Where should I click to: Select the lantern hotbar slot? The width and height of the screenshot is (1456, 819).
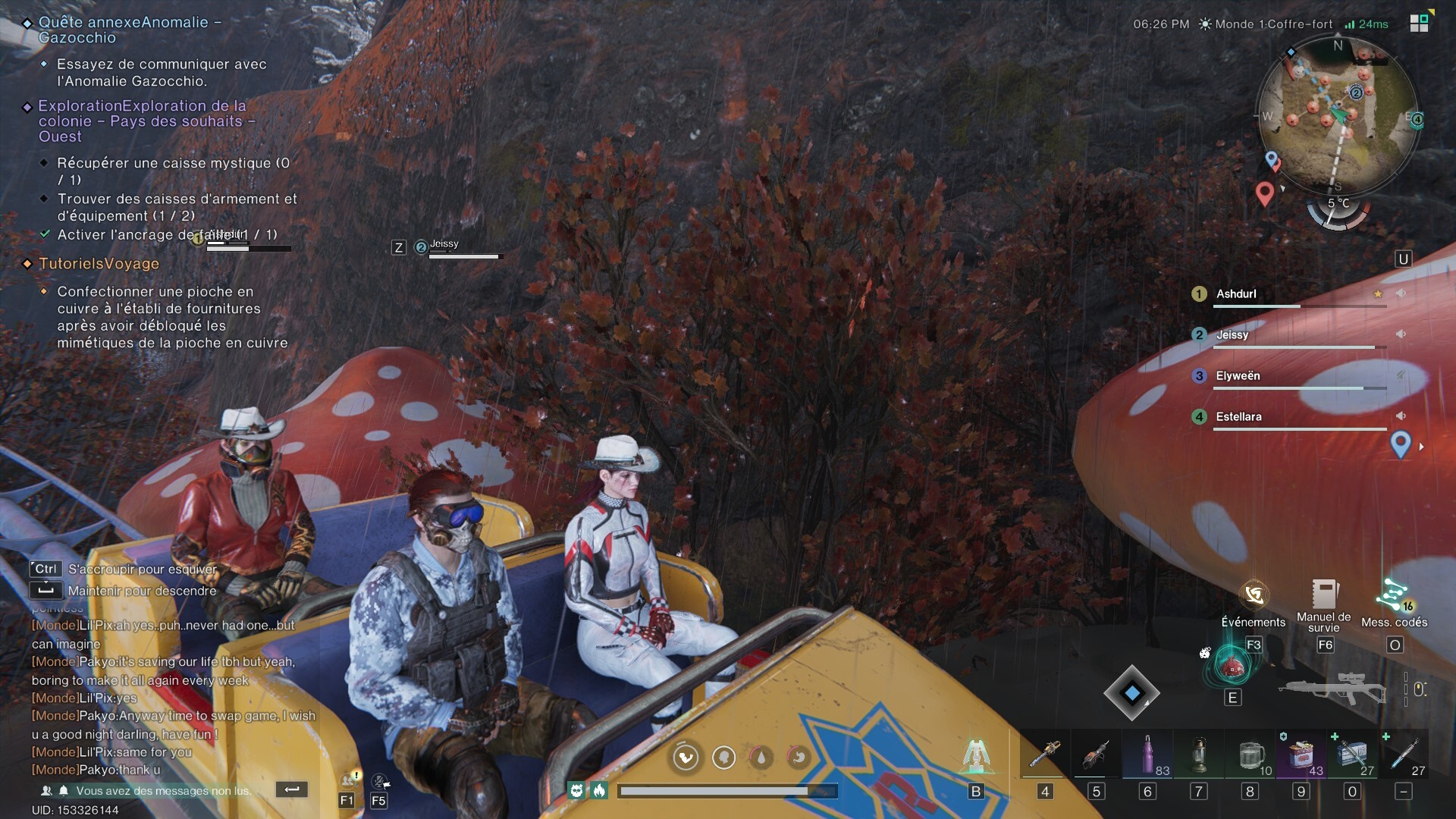click(1199, 755)
